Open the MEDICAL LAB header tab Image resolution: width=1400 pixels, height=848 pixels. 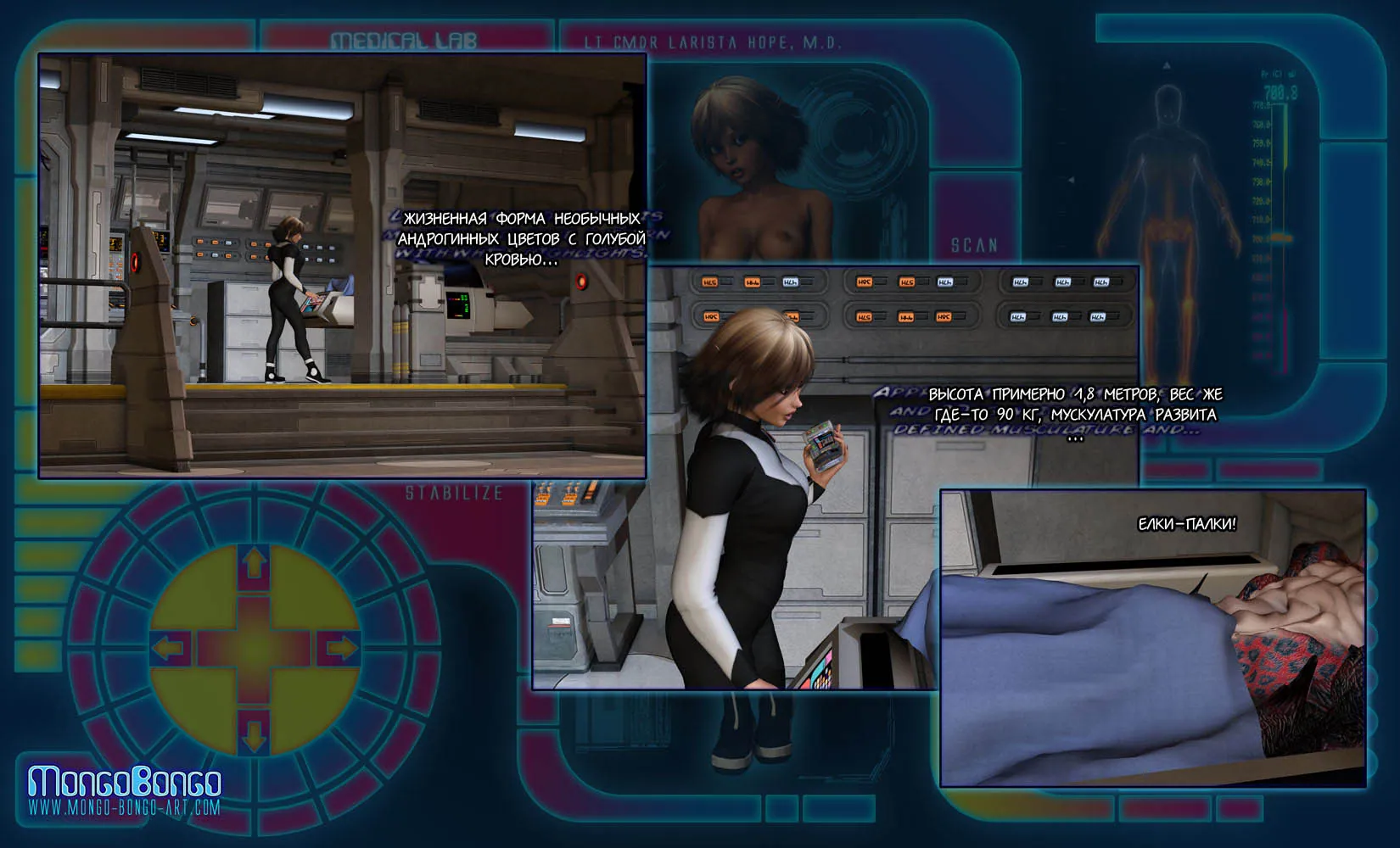pyautogui.click(x=404, y=41)
